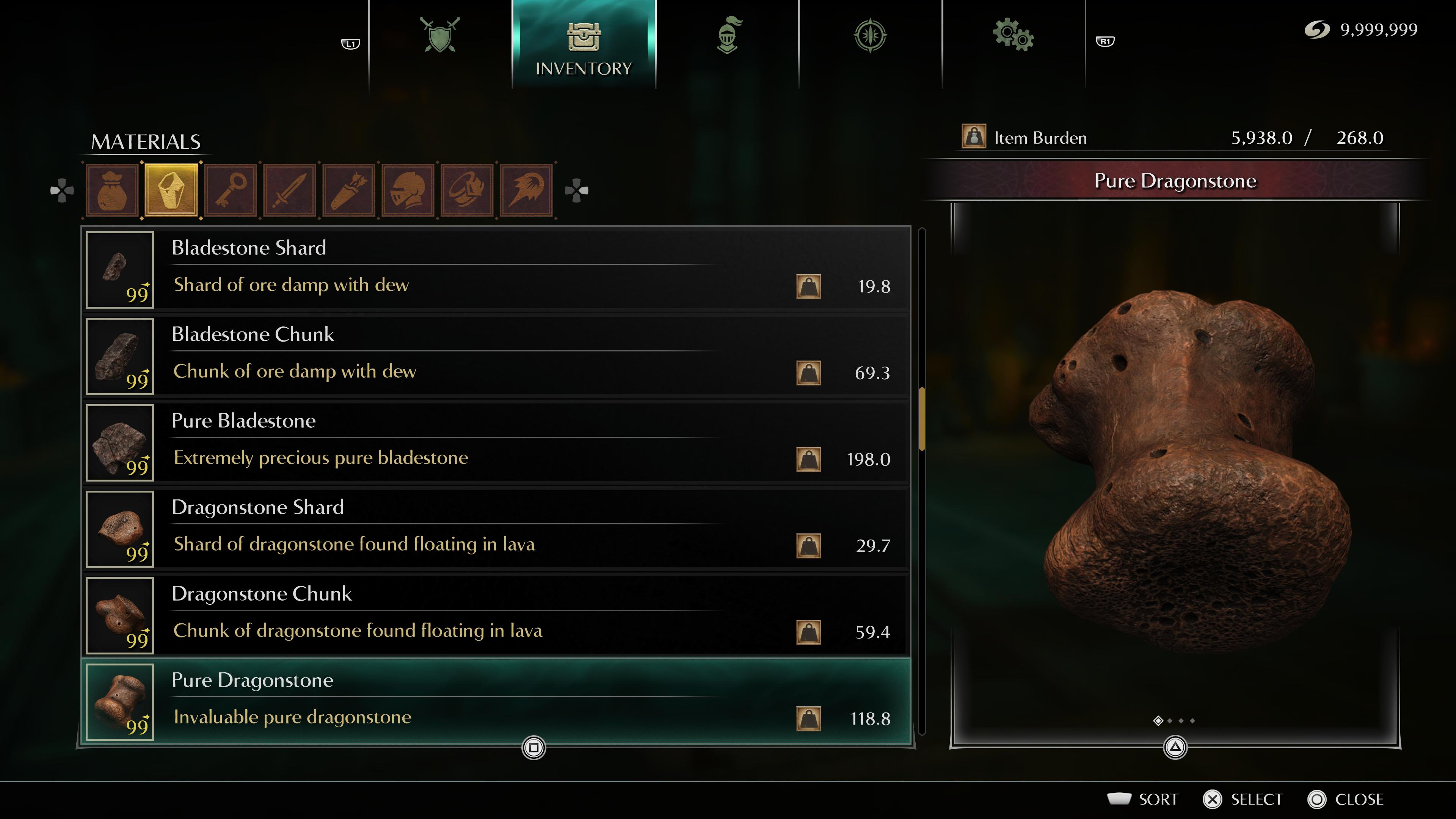Select the ring accessories category

(467, 190)
